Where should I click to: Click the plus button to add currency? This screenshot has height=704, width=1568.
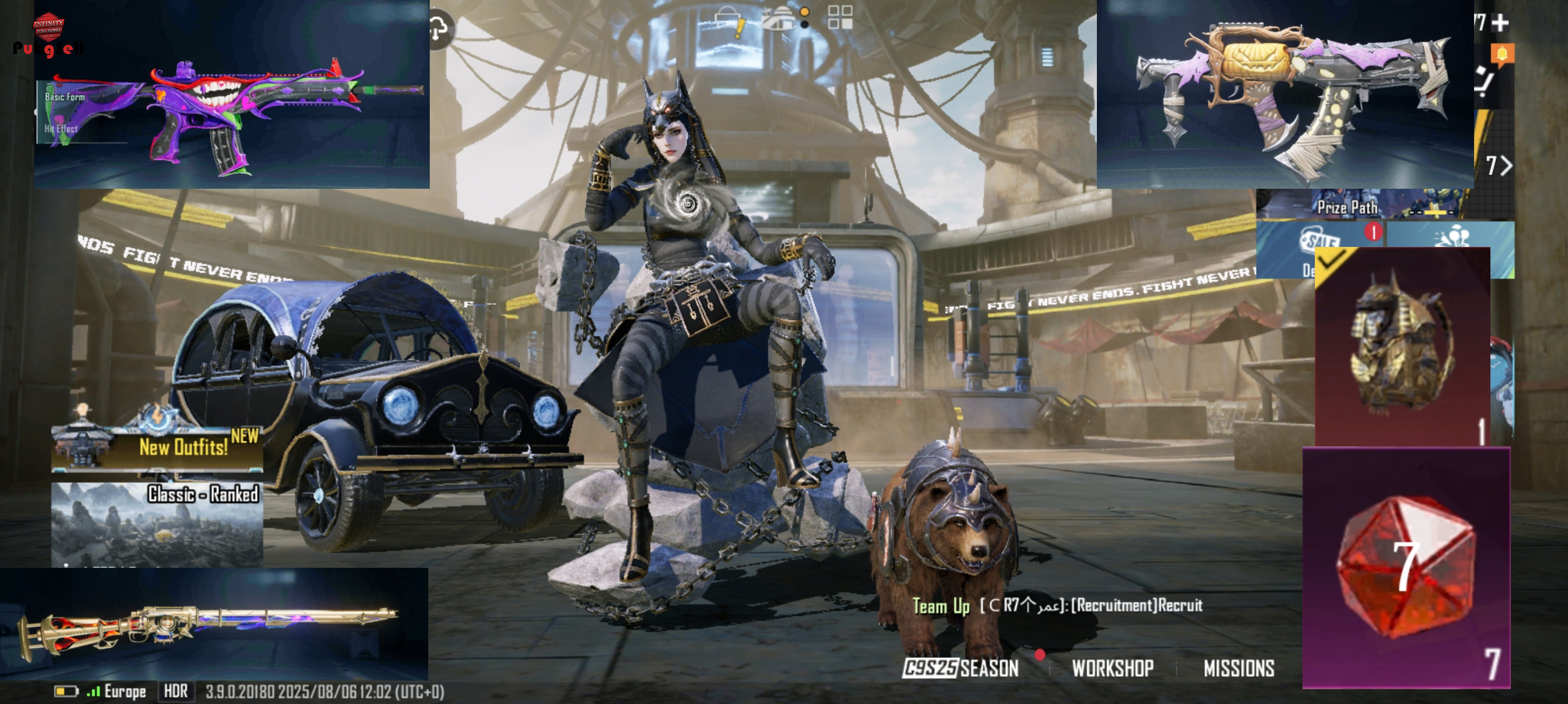1501,23
